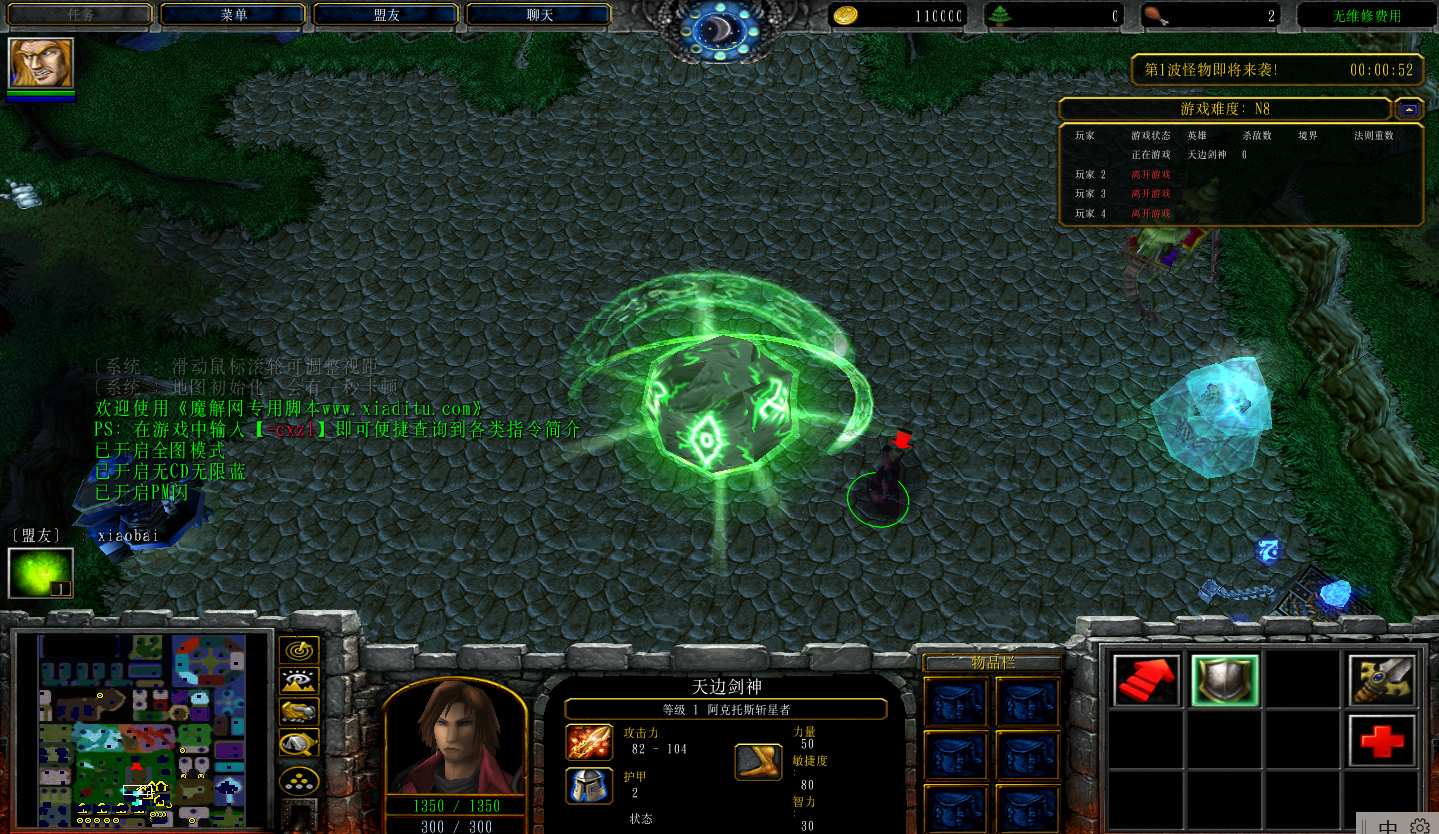This screenshot has height=834, width=1439.
Task: Select the hero icon in the top-left corner
Action: (x=41, y=63)
